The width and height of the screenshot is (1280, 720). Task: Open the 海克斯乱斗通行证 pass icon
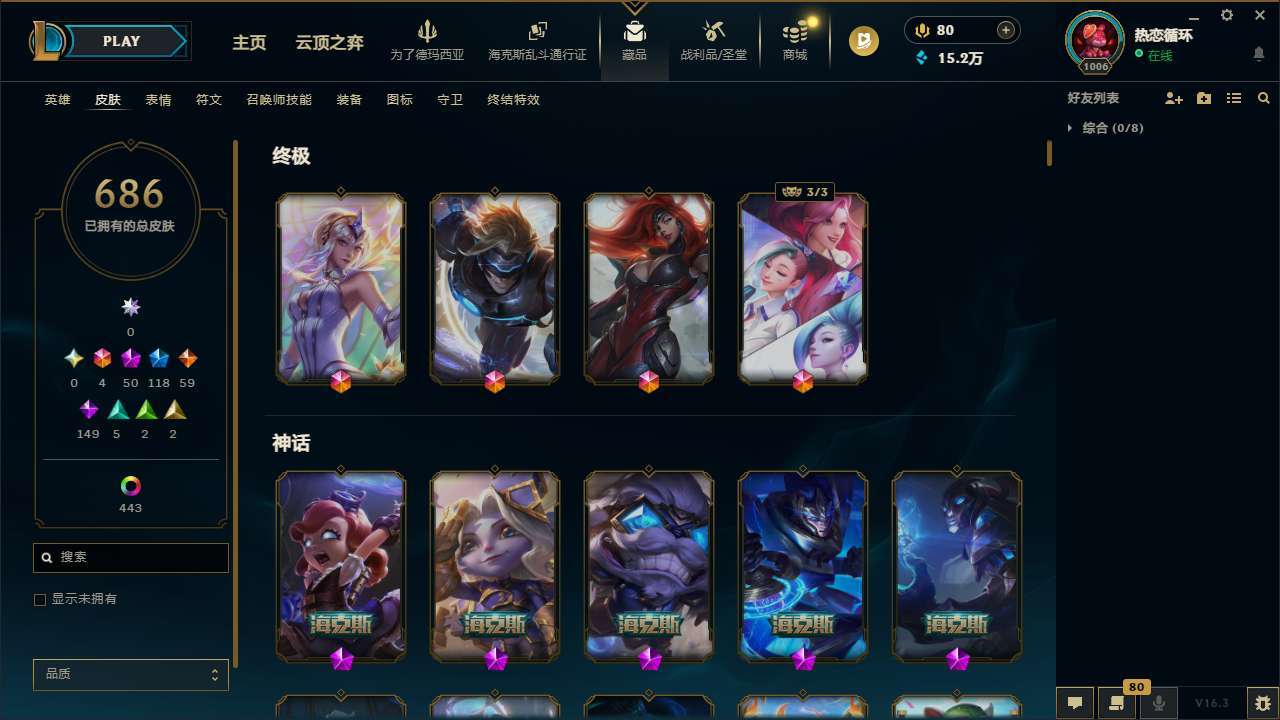pos(537,38)
